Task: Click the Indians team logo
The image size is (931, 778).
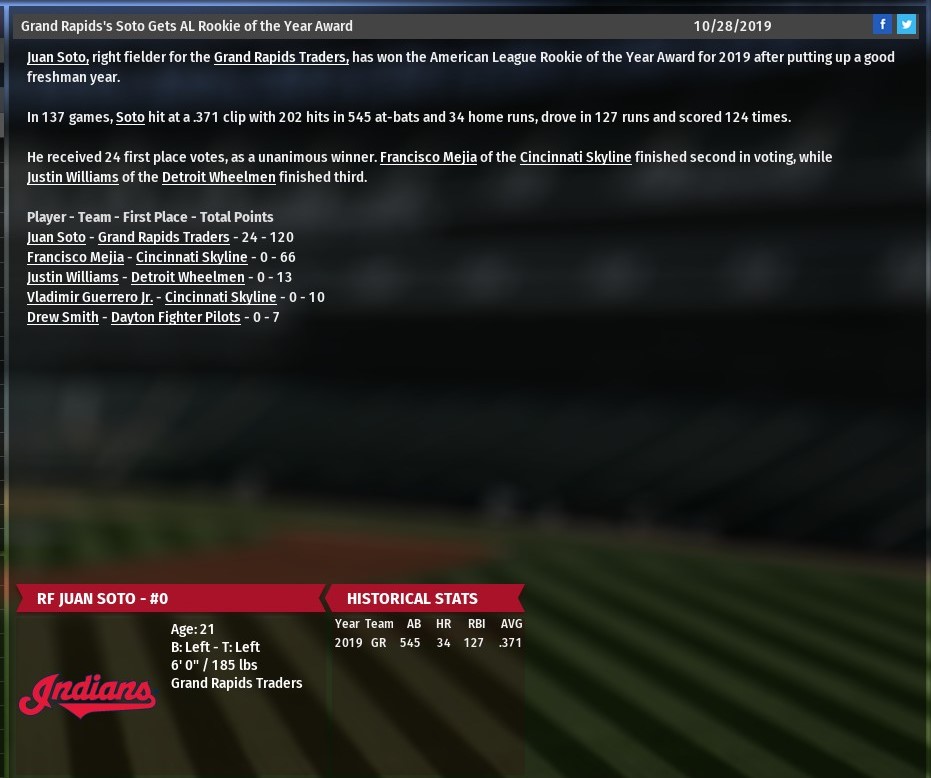Action: tap(87, 695)
